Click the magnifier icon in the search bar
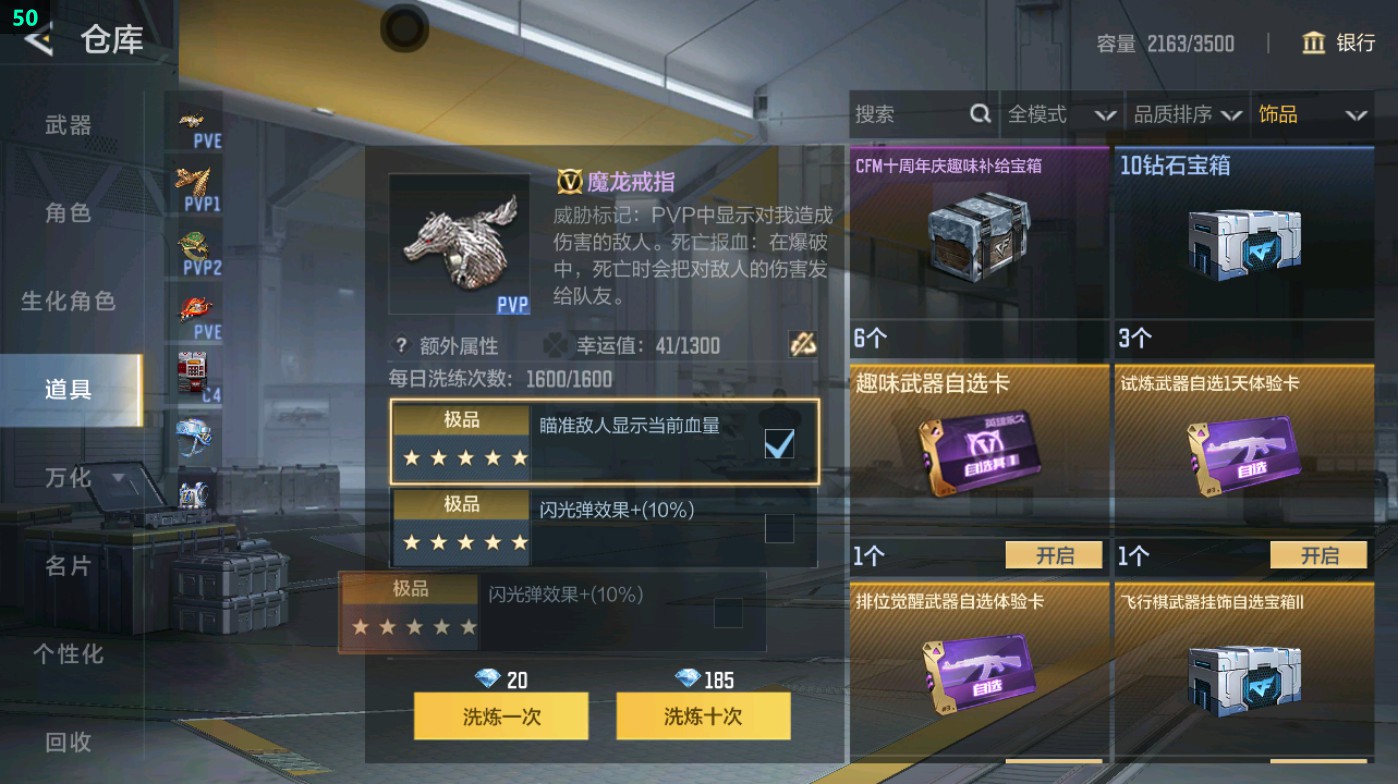Image resolution: width=1398 pixels, height=784 pixels. [x=978, y=115]
